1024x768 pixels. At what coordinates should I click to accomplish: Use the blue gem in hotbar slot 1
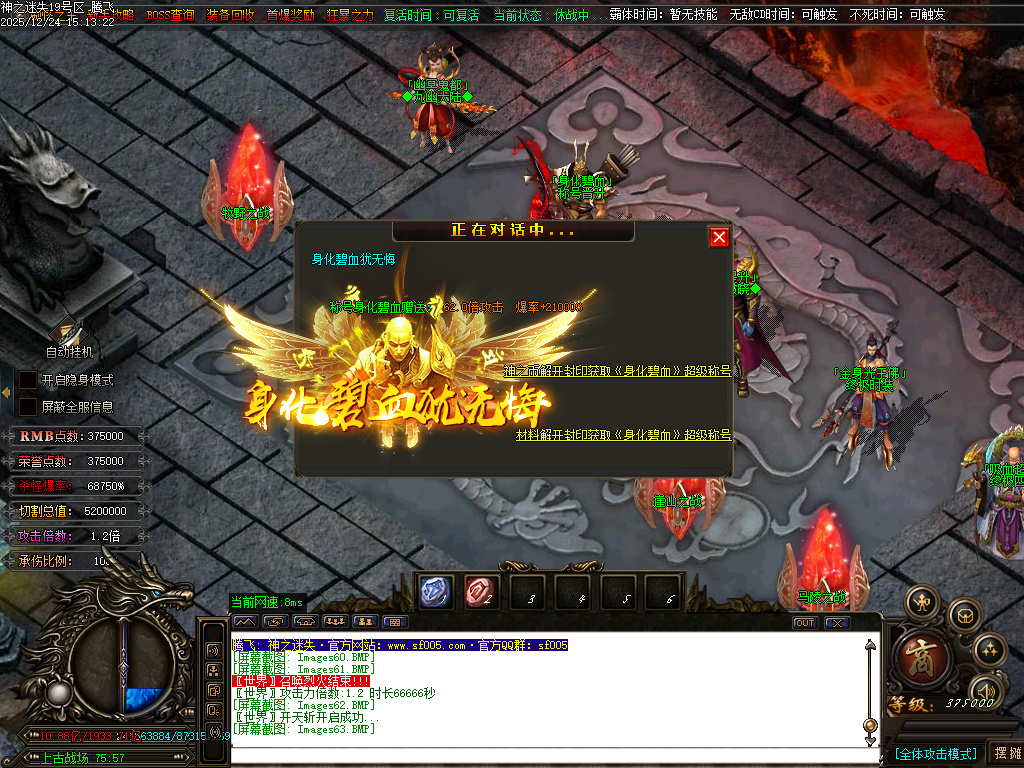pyautogui.click(x=435, y=592)
